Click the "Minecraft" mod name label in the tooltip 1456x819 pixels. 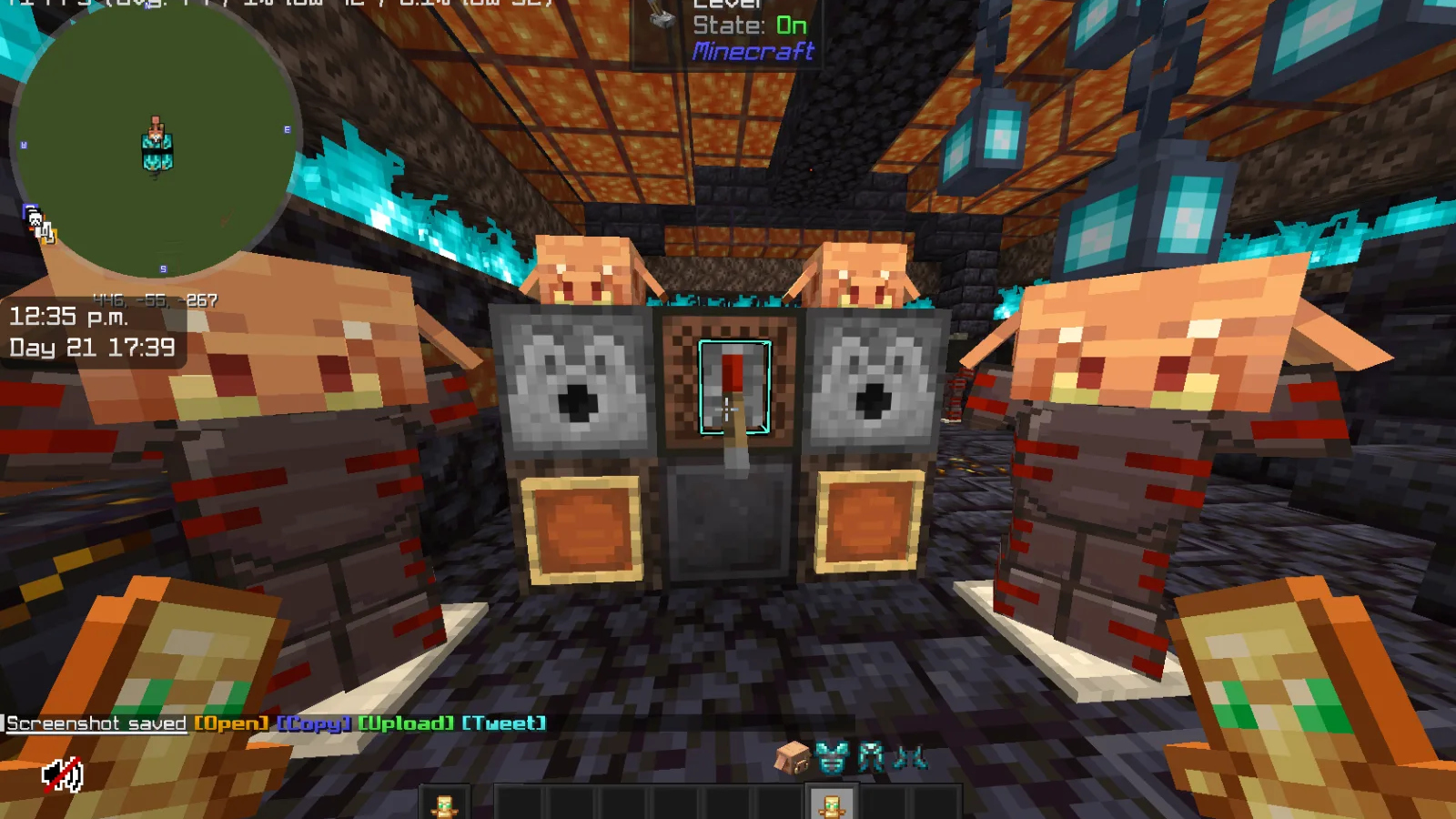tap(753, 53)
